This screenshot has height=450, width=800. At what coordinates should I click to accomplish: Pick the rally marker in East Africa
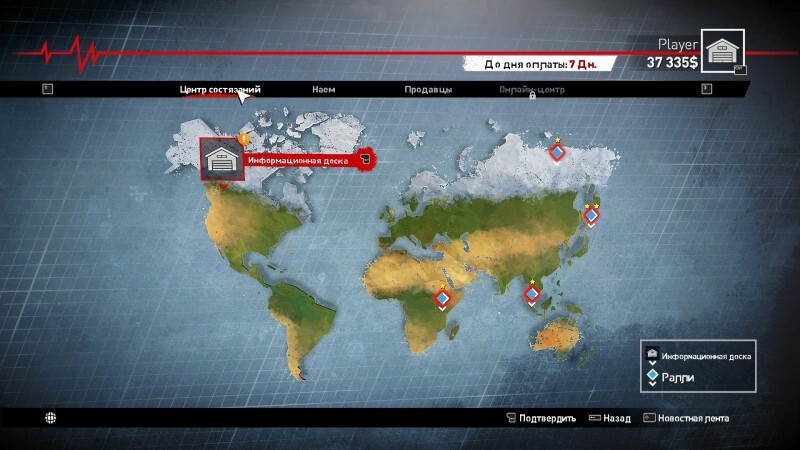442,298
